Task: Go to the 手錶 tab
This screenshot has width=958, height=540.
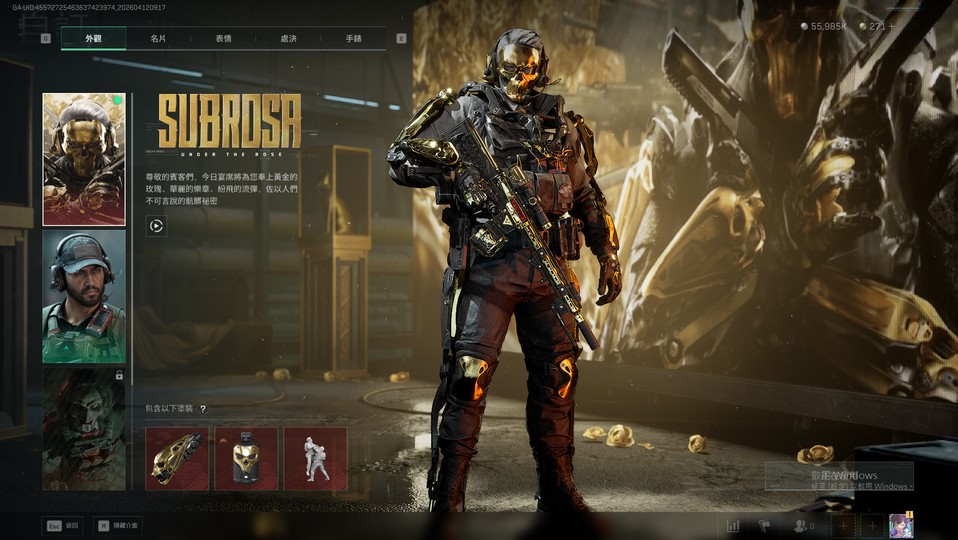Action: (x=353, y=39)
